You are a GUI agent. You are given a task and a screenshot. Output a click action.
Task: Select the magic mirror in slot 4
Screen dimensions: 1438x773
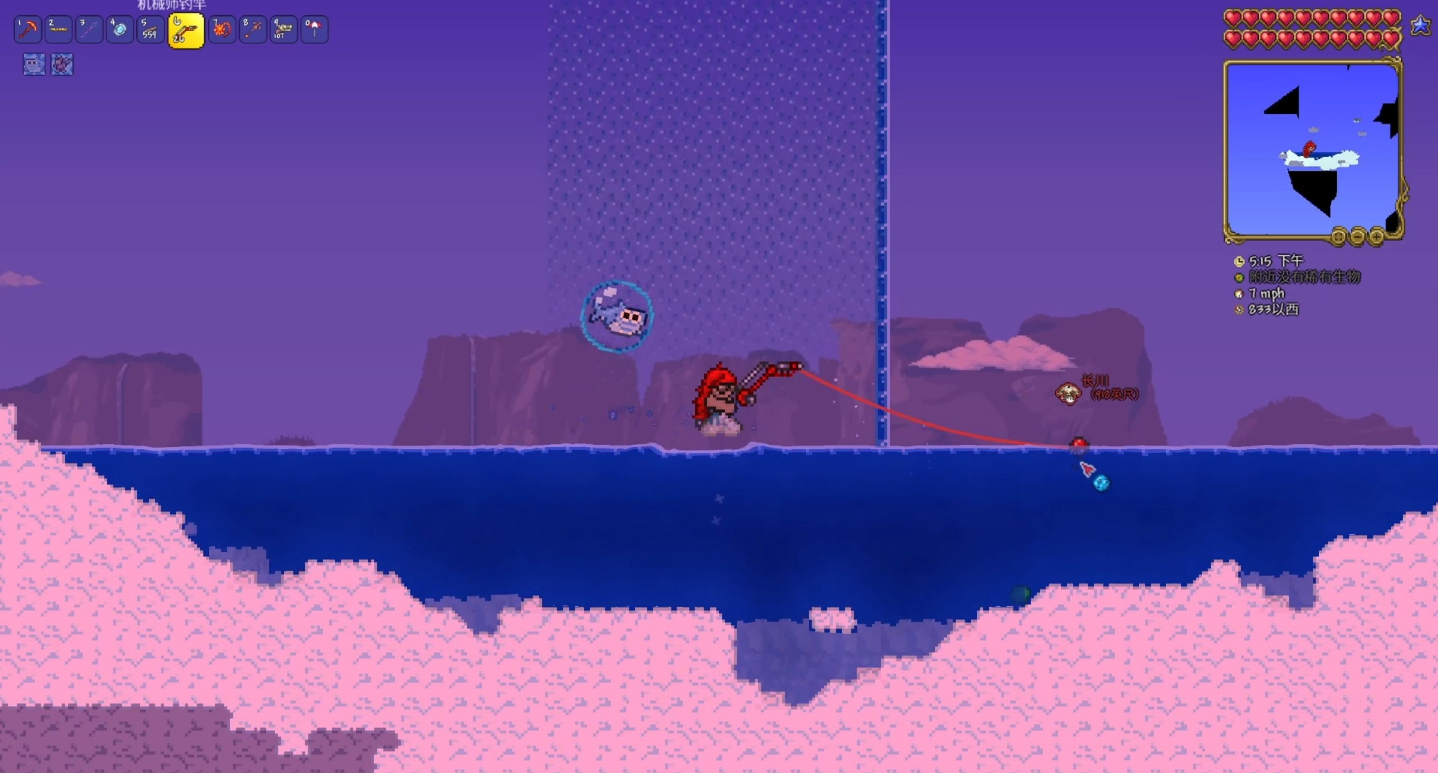tap(121, 30)
